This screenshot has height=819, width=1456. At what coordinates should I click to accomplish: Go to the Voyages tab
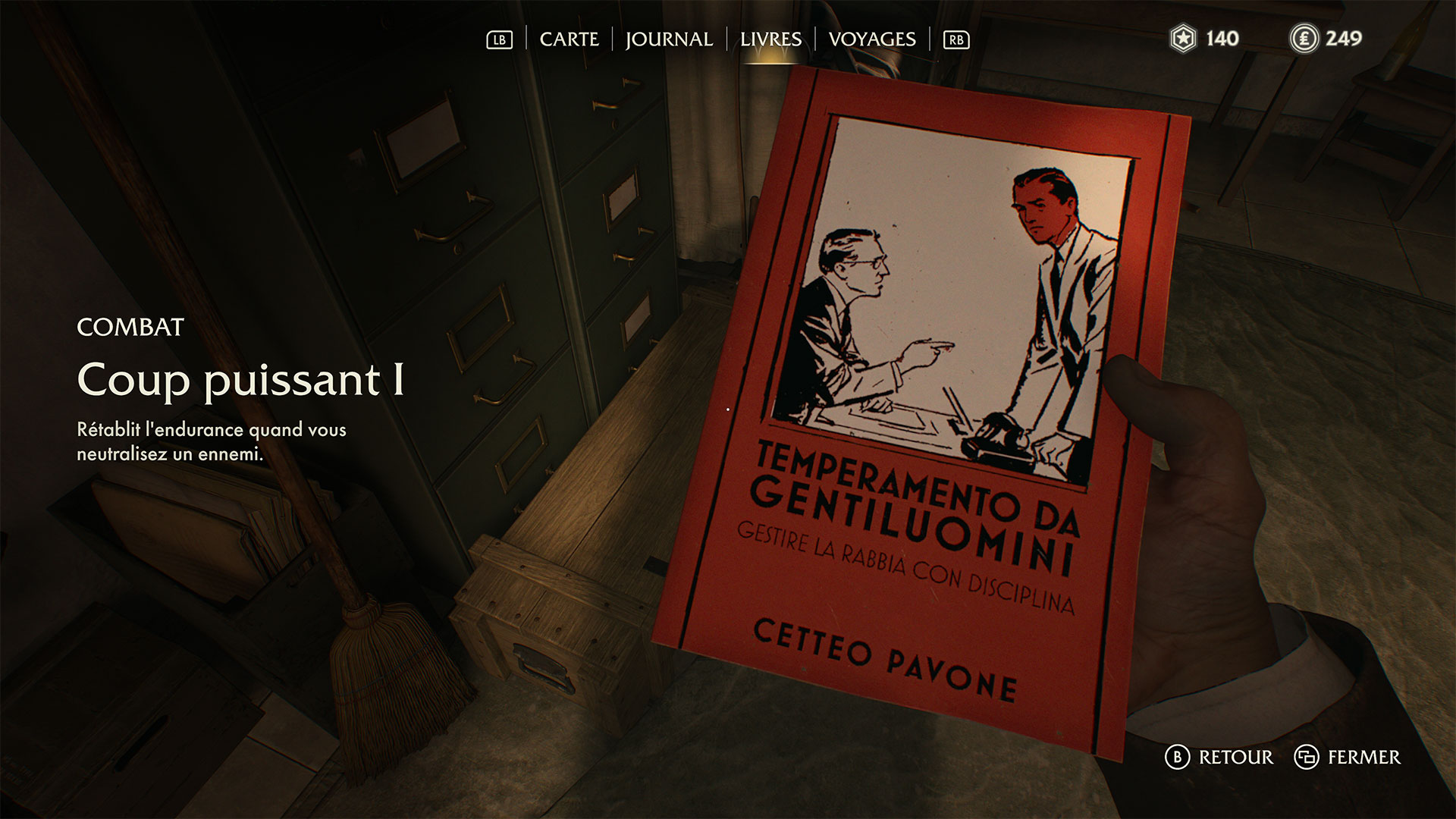(x=872, y=39)
